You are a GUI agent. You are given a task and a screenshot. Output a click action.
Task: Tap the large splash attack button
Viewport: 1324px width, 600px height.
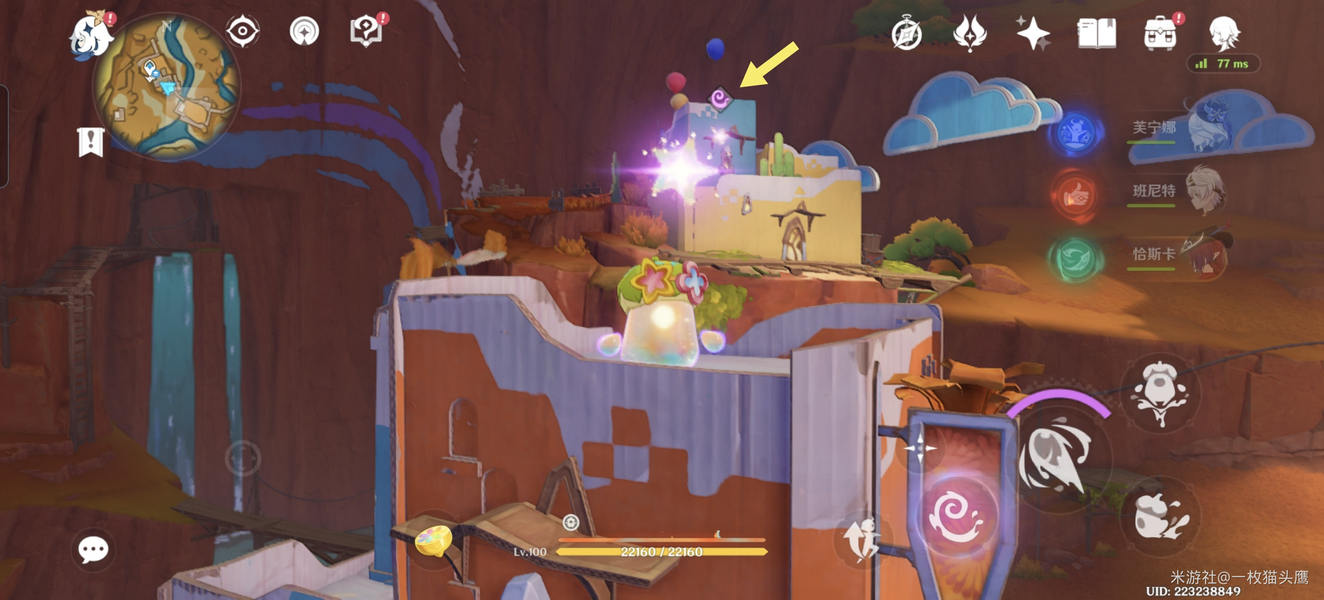1058,458
